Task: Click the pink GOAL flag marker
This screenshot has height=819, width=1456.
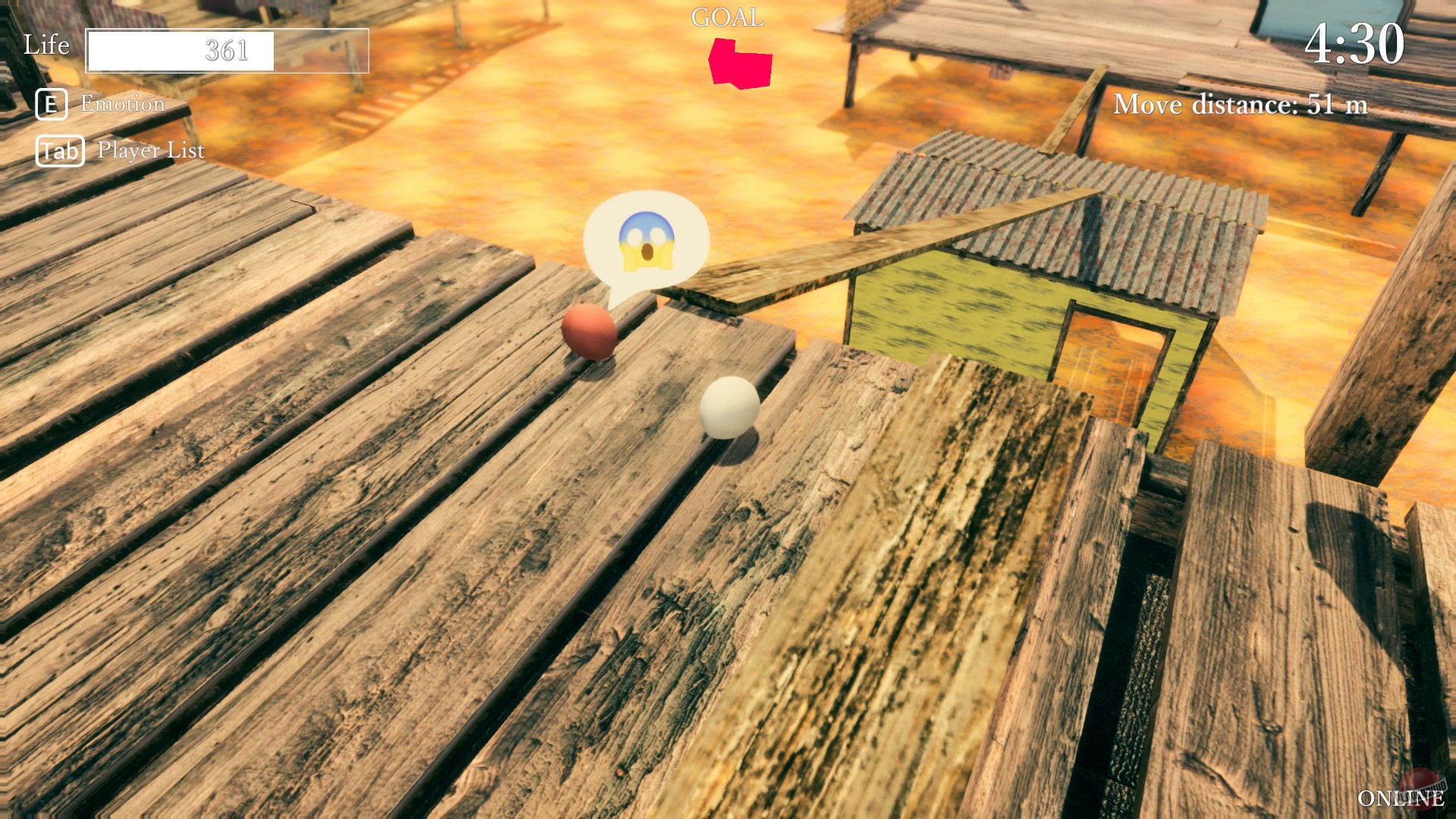Action: pos(739,63)
